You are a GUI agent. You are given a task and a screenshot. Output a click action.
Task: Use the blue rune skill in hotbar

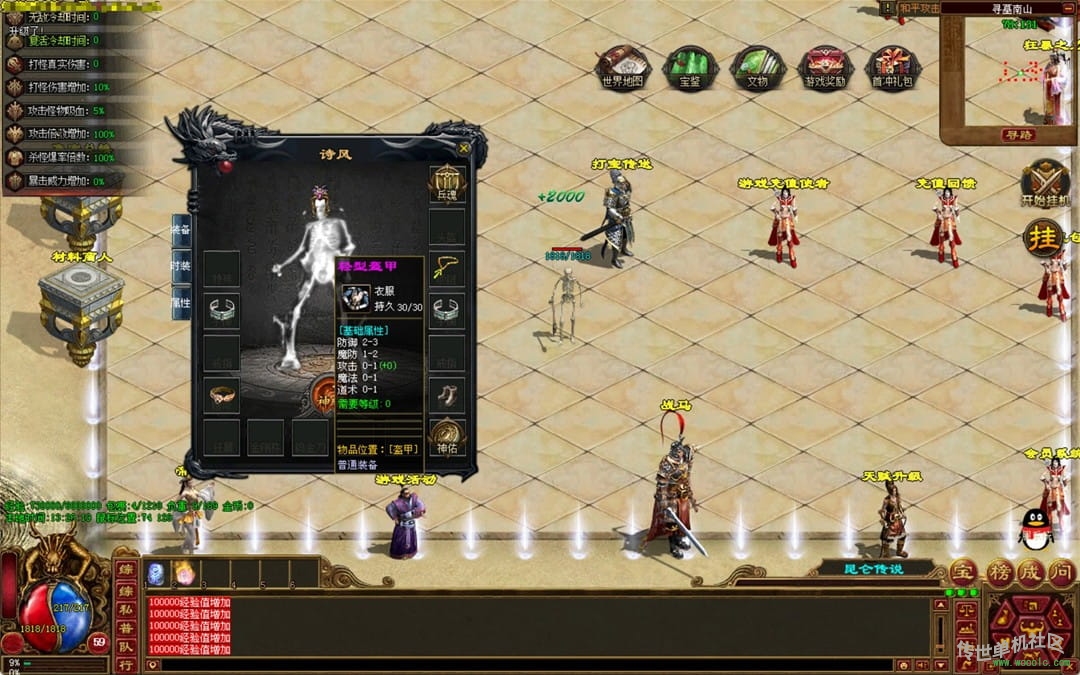point(157,573)
